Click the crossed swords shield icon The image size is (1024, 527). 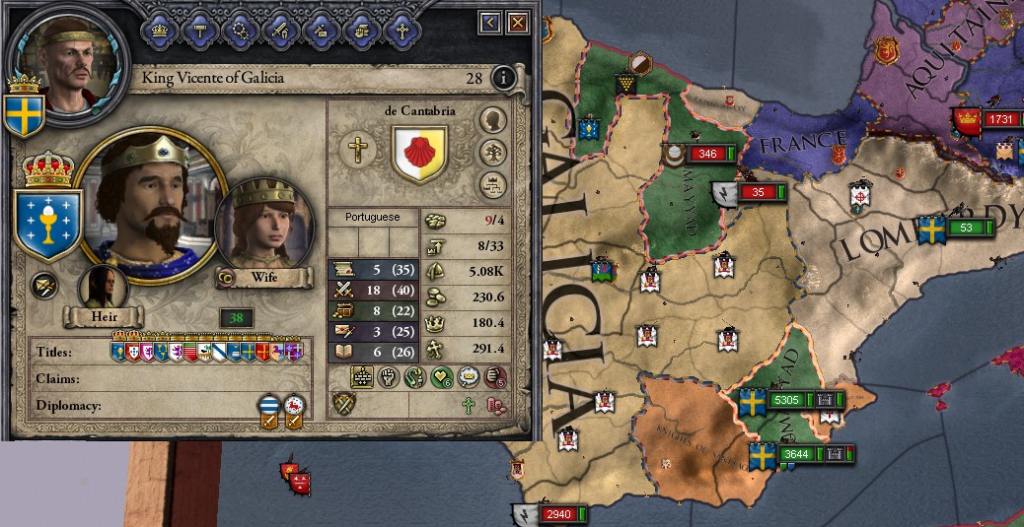click(x=345, y=404)
